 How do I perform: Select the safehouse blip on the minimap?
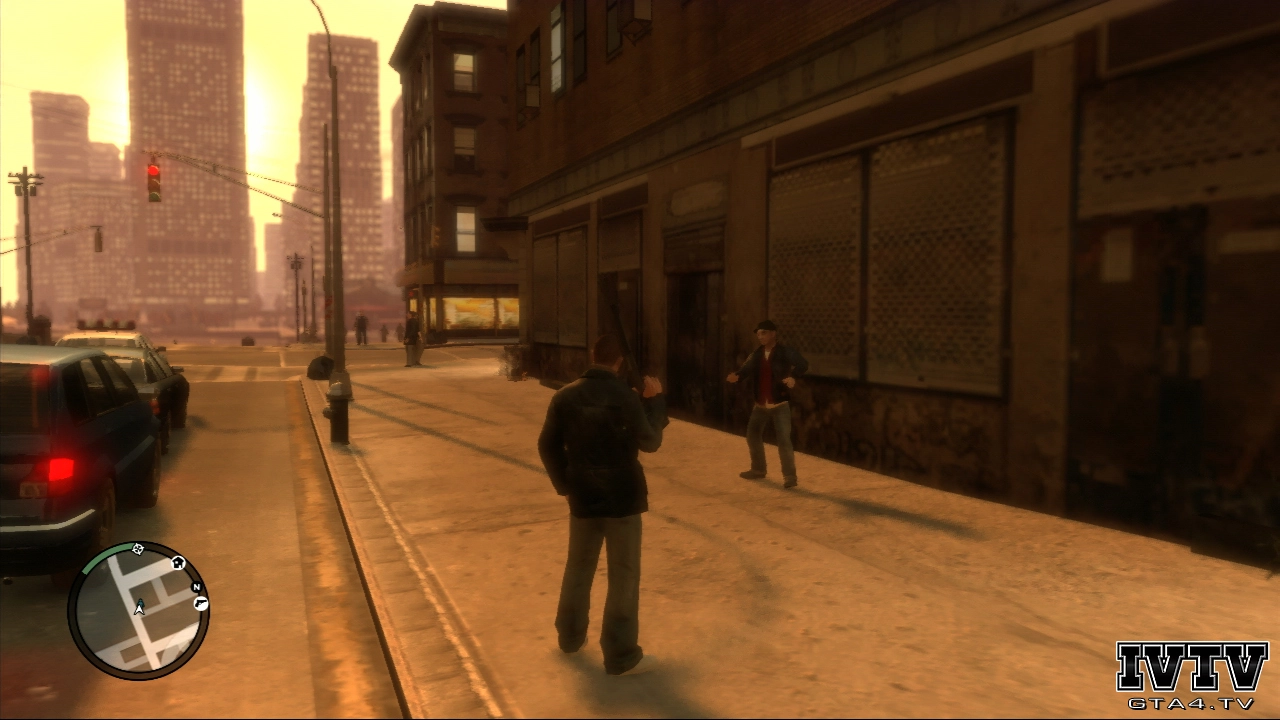(x=178, y=562)
